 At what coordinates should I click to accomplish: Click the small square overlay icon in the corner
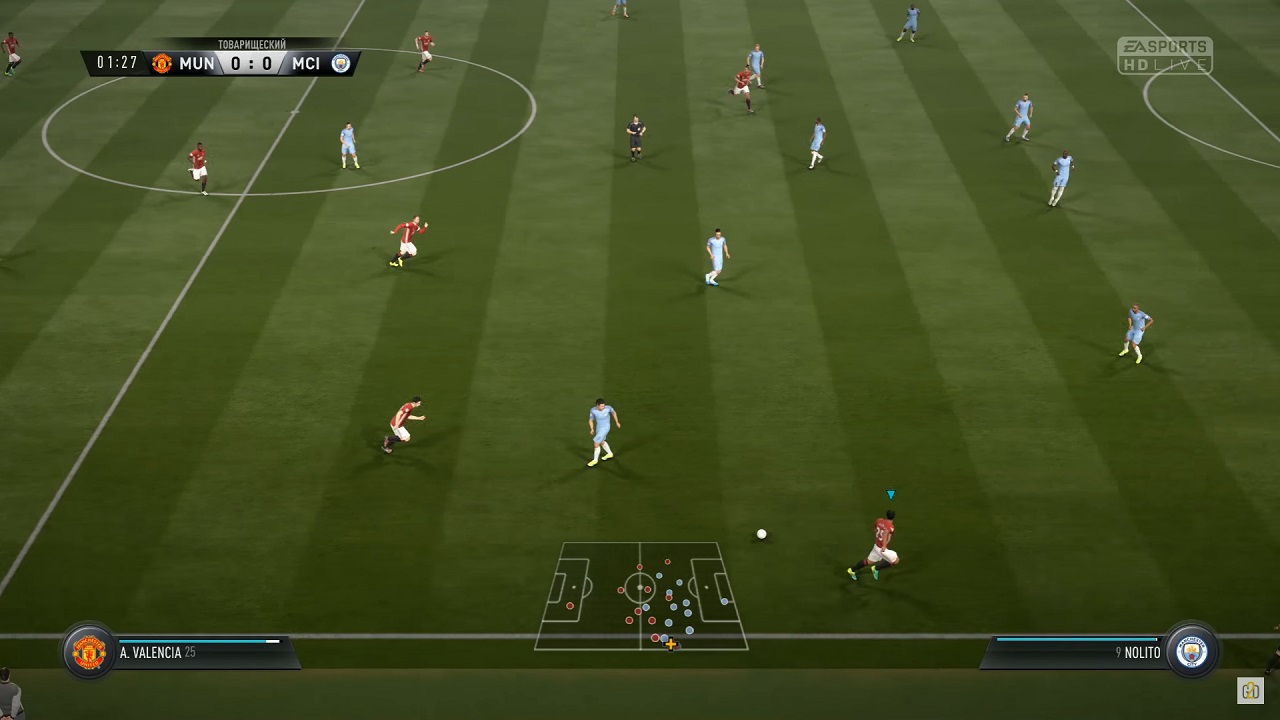[x=1250, y=690]
